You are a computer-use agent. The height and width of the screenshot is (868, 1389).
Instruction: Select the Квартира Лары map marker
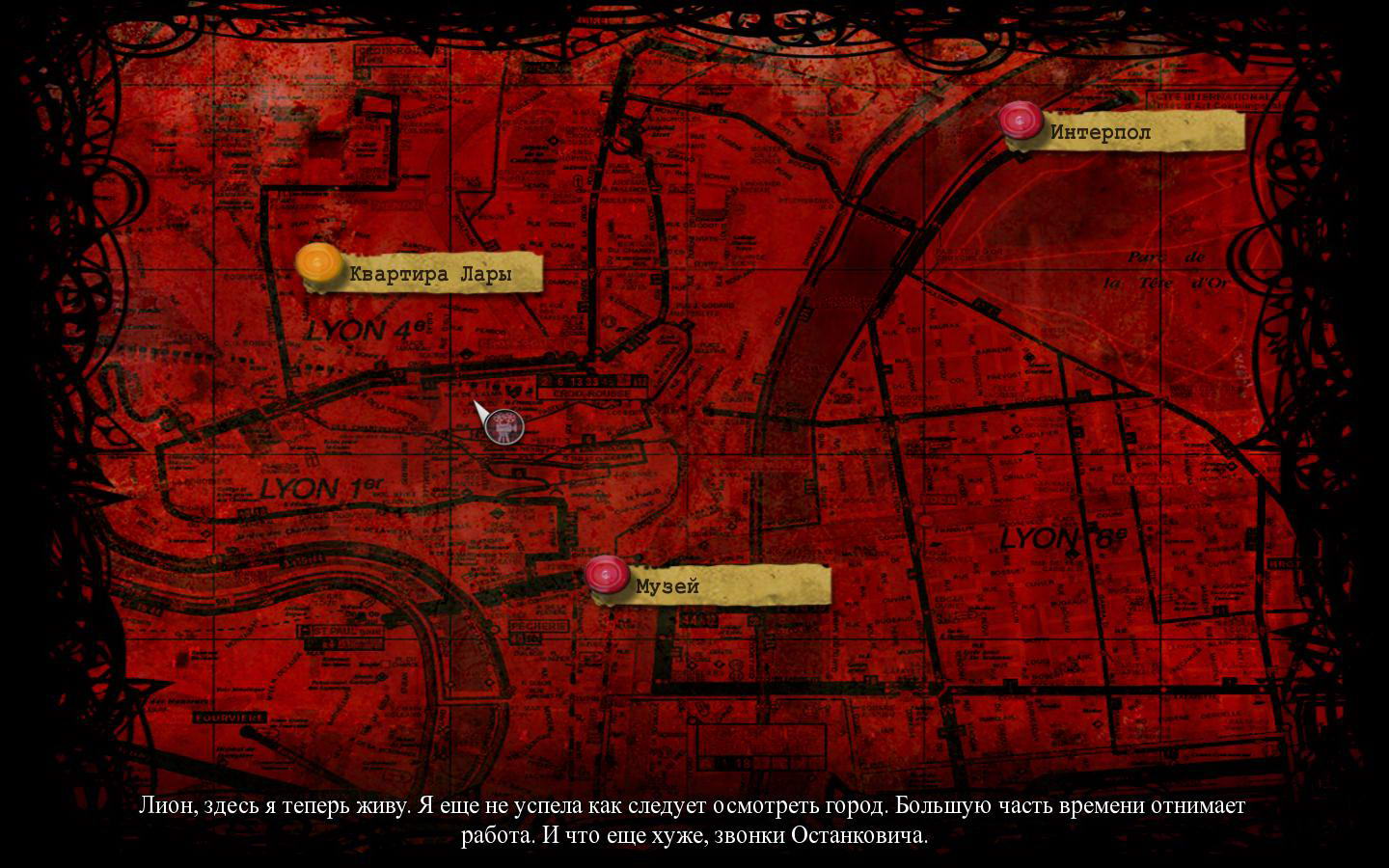pyautogui.click(x=317, y=264)
